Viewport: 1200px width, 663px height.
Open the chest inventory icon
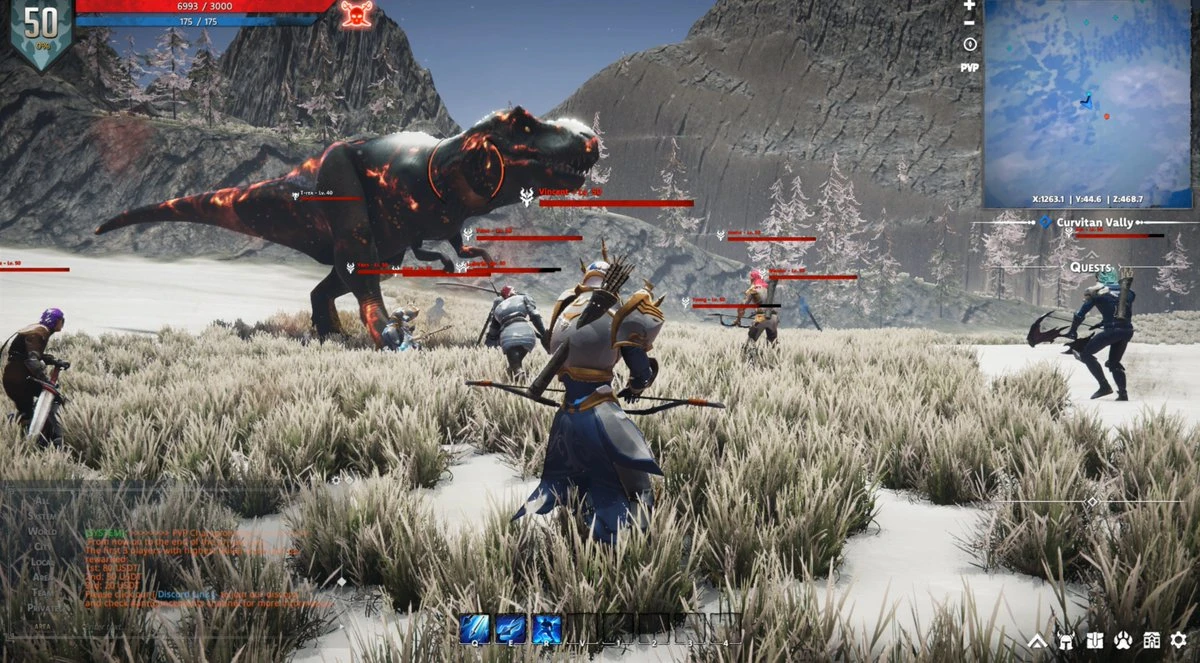[x=1095, y=640]
